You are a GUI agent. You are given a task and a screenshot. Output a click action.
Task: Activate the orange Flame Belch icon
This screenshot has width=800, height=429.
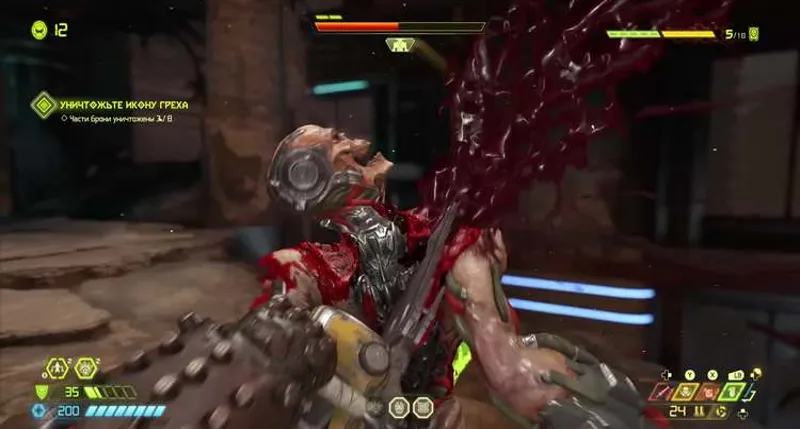[x=709, y=389]
